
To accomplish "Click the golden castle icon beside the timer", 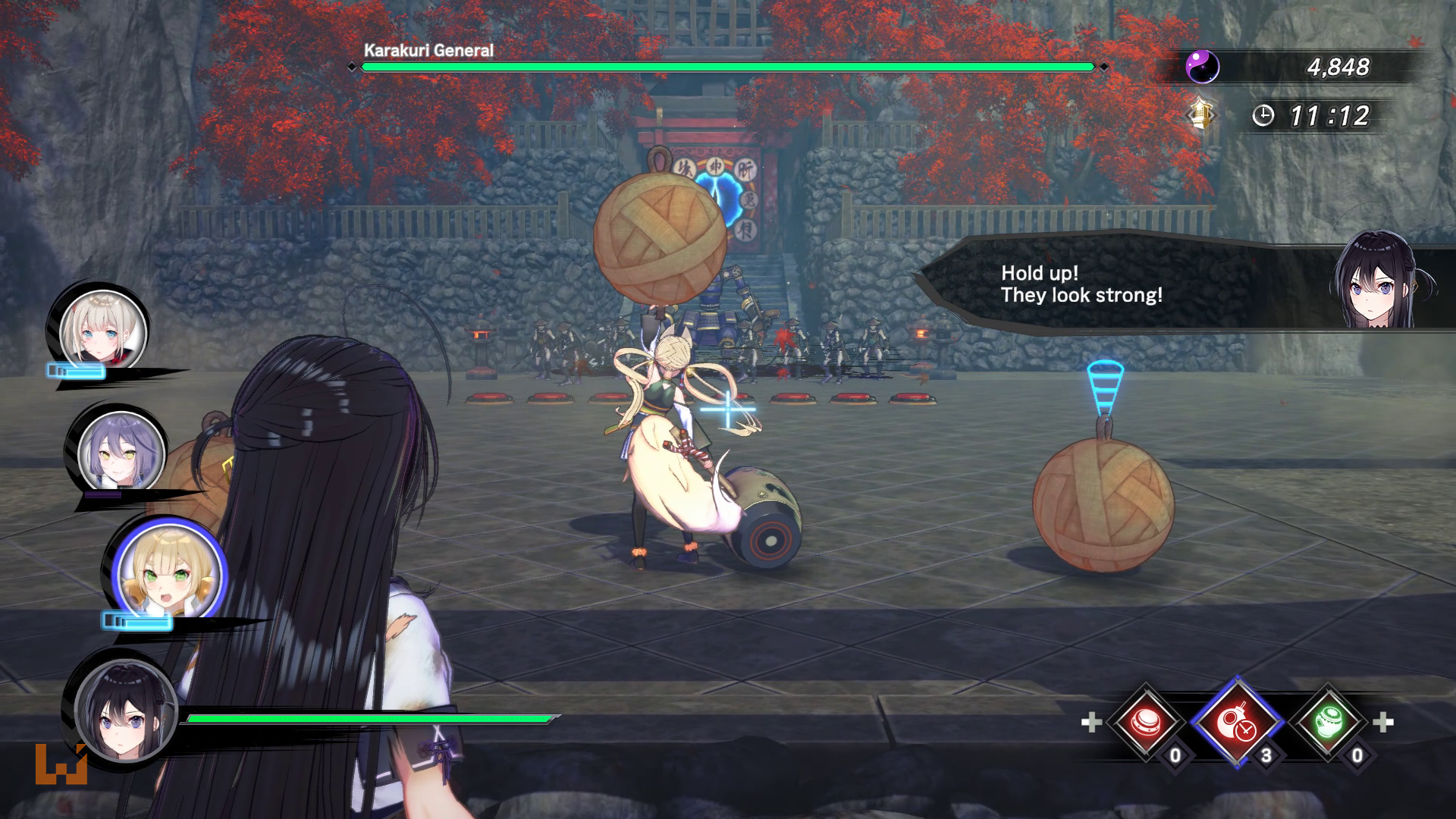I will point(1200,115).
